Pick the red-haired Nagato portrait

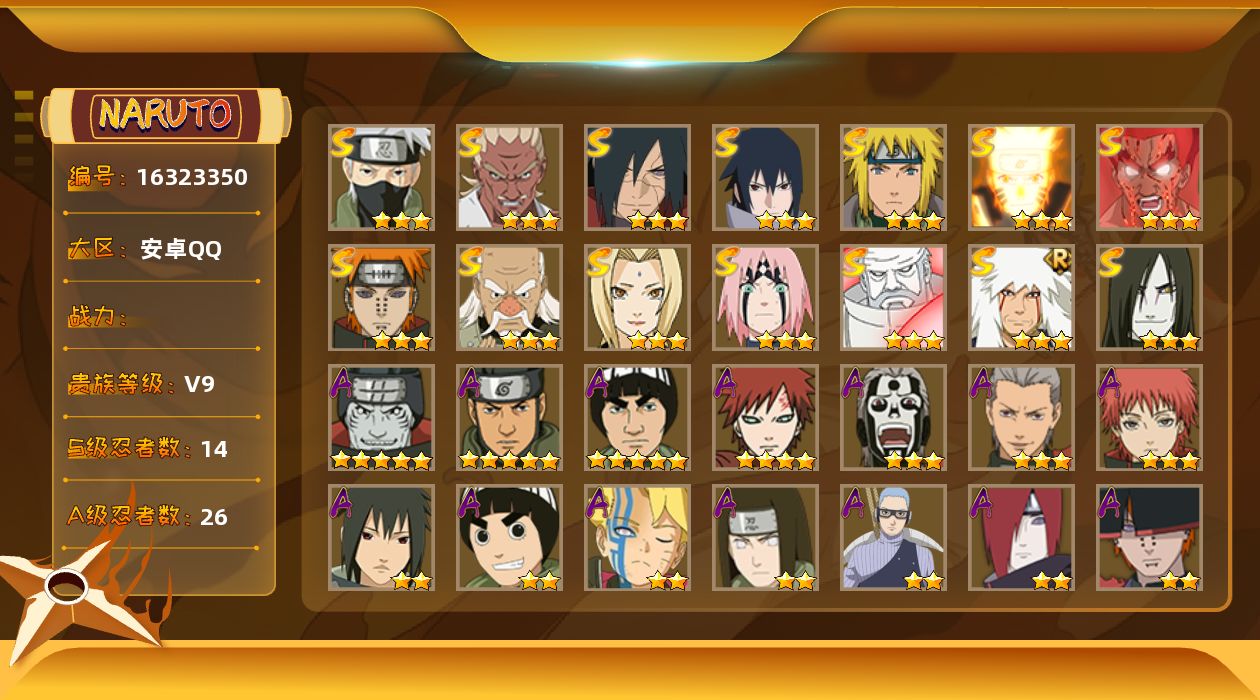point(1021,537)
